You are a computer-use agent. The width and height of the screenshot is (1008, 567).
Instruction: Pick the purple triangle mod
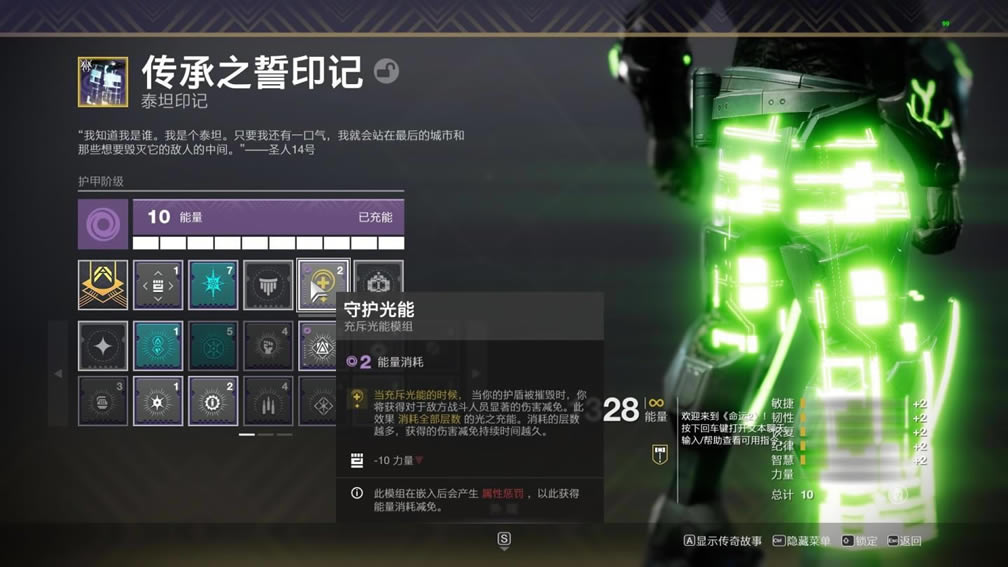(320, 346)
